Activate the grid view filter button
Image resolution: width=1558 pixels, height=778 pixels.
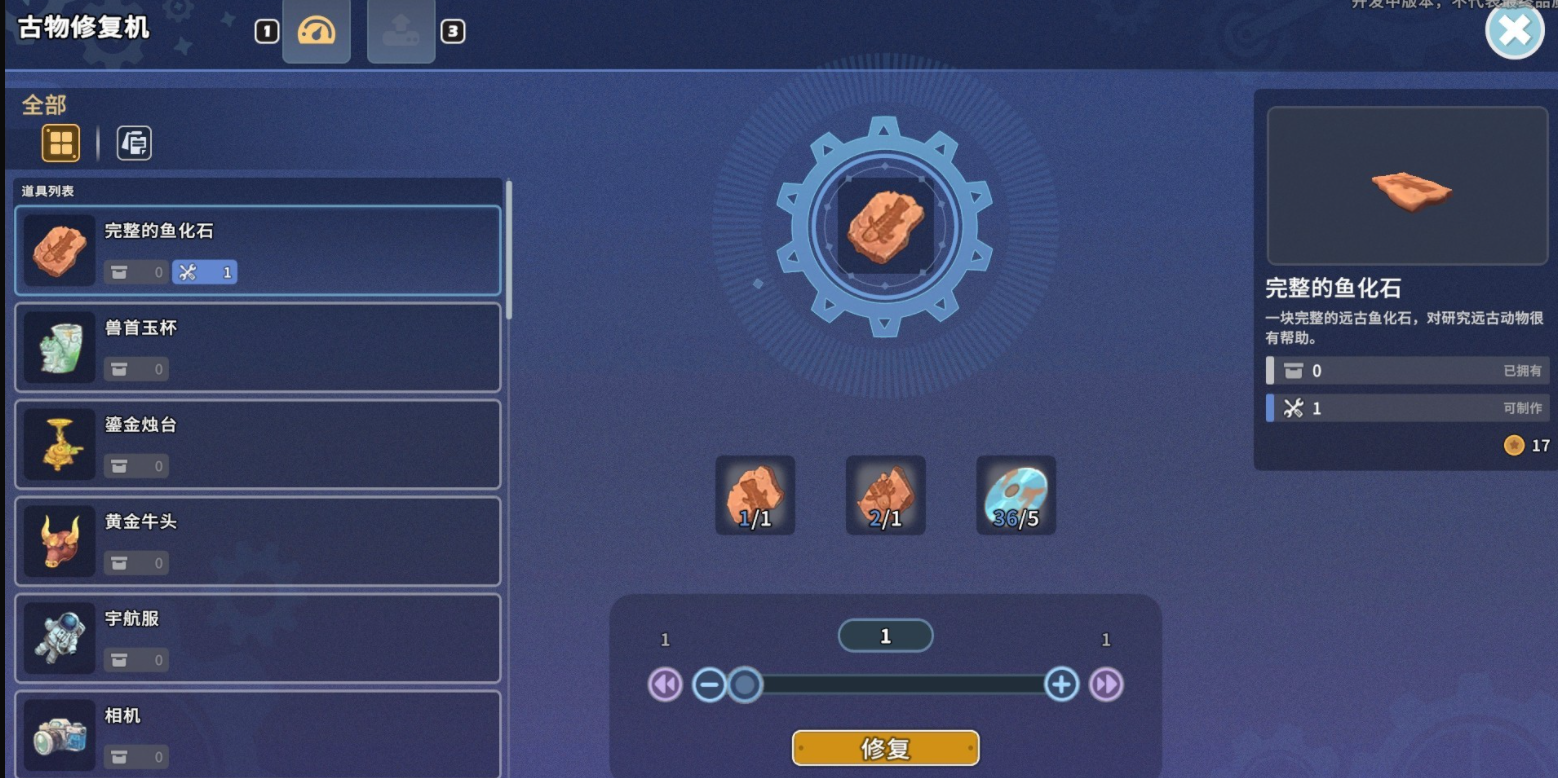point(60,143)
